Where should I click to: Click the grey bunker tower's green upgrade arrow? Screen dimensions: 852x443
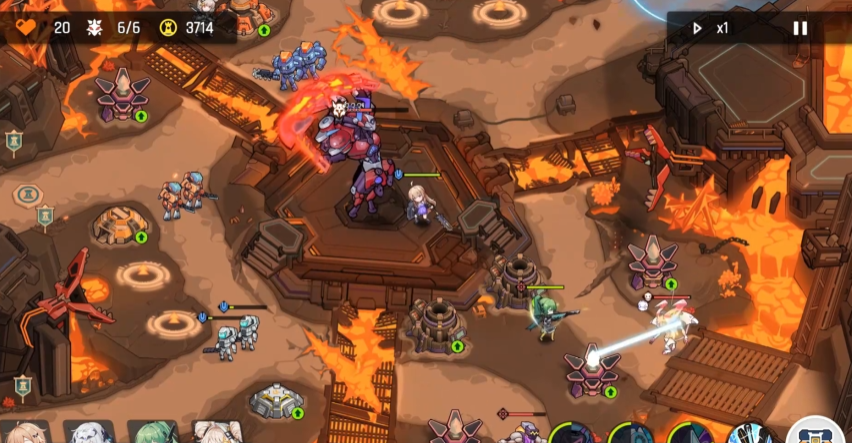[297, 412]
